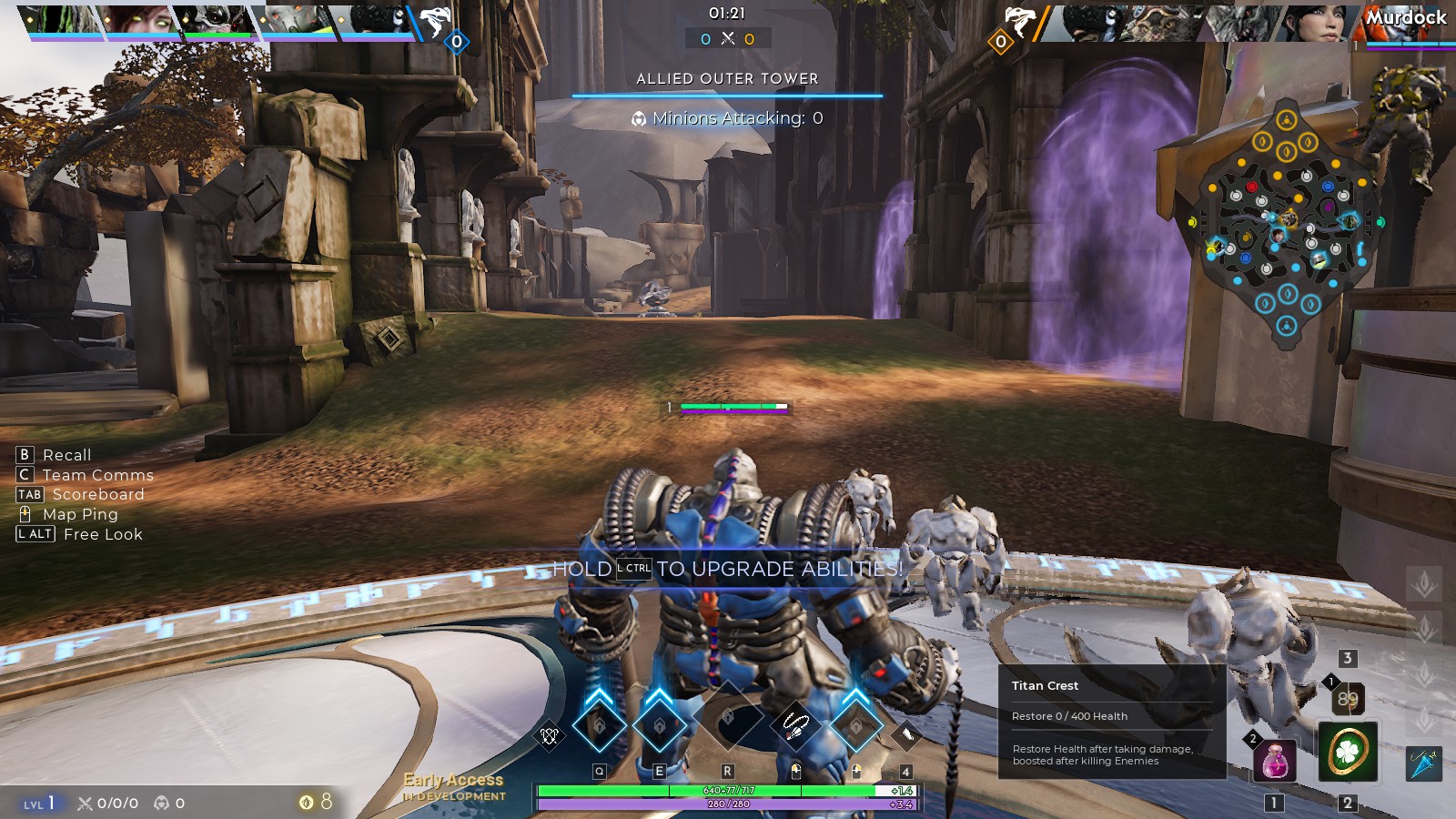Click the minimap
1456x819 pixels.
pos(1286,218)
